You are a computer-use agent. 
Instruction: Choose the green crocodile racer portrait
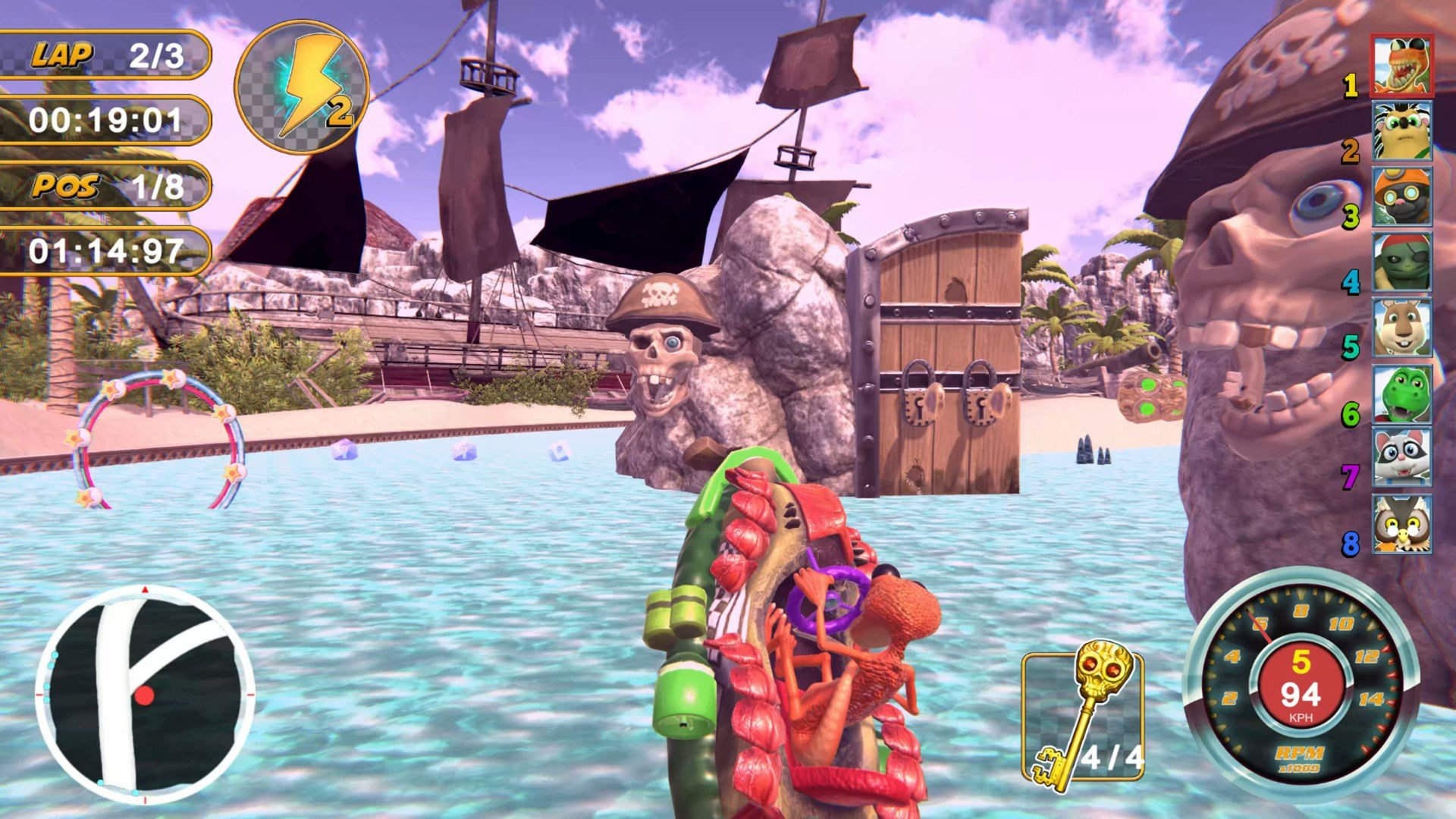pyautogui.click(x=1401, y=394)
